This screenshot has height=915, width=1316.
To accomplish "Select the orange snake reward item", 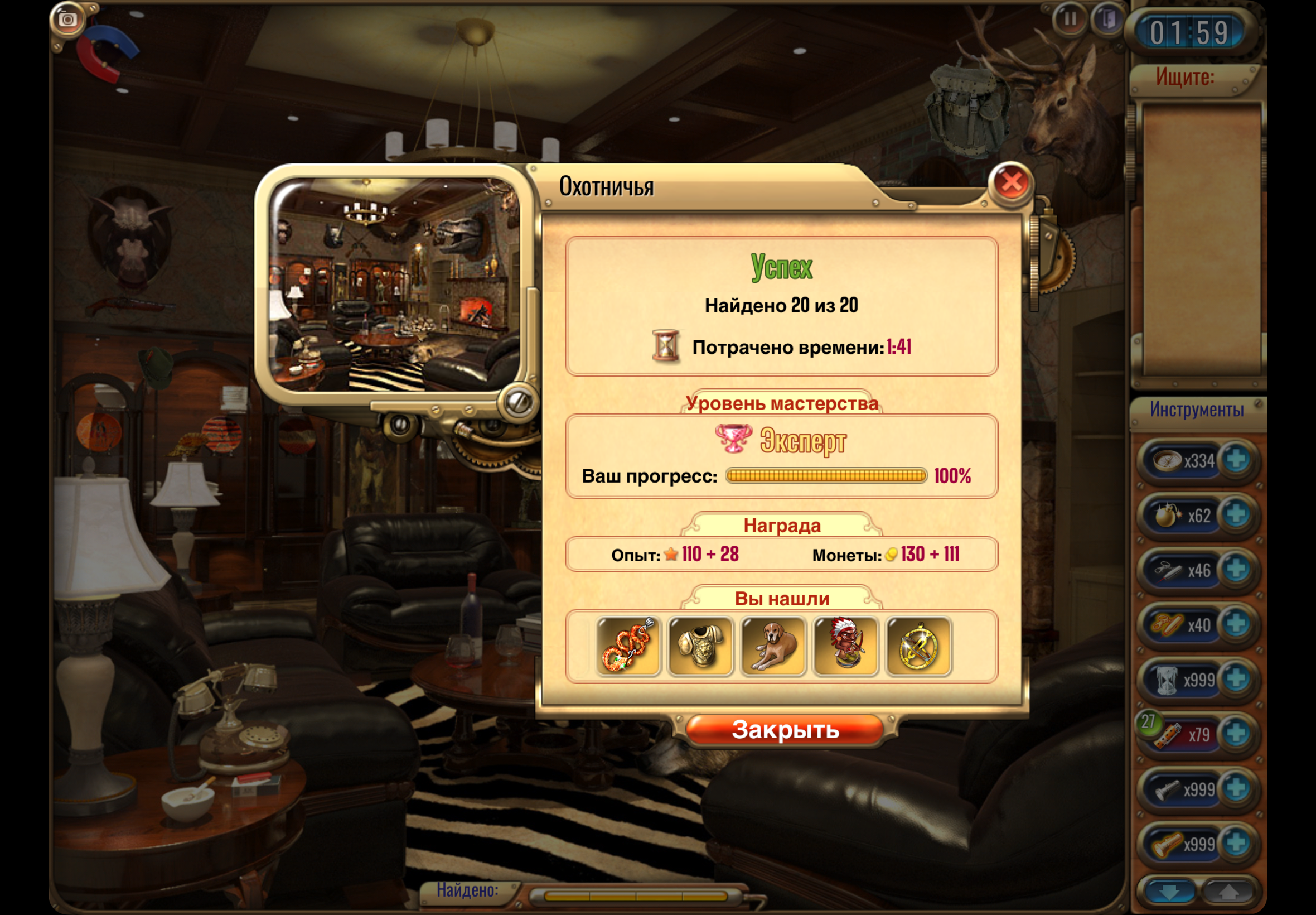I will point(628,646).
